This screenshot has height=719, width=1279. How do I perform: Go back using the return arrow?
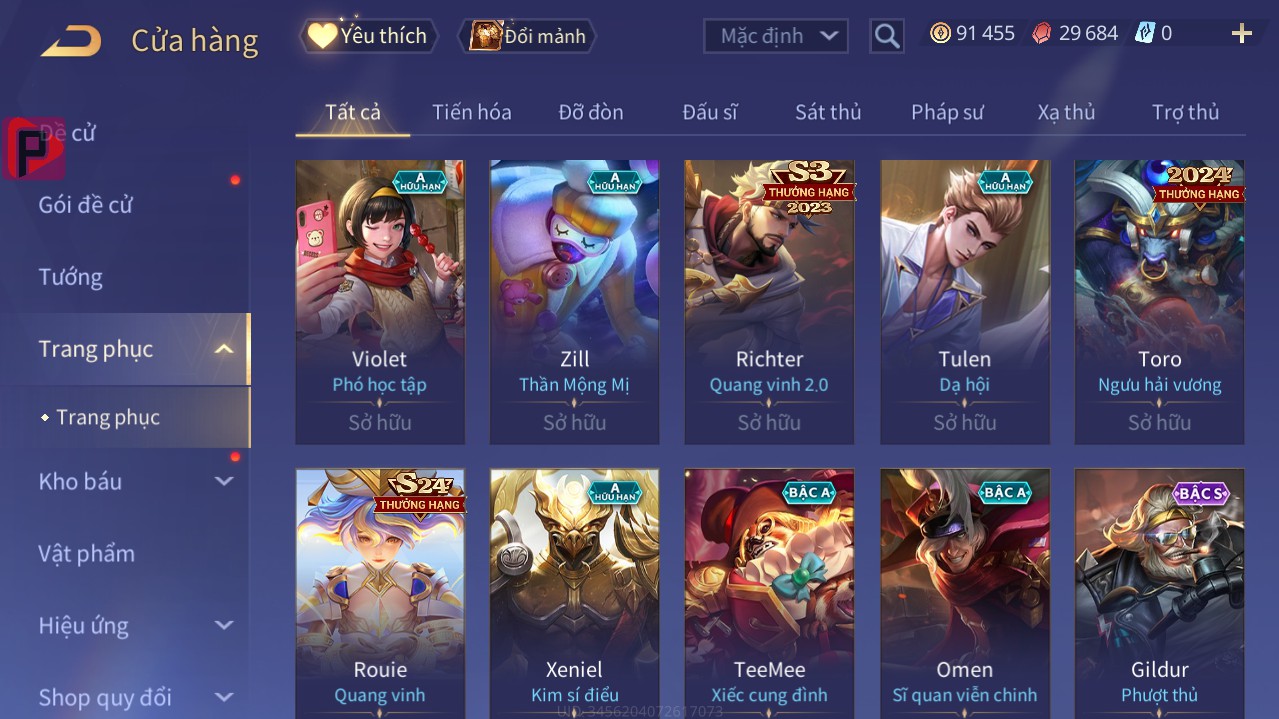(71, 41)
